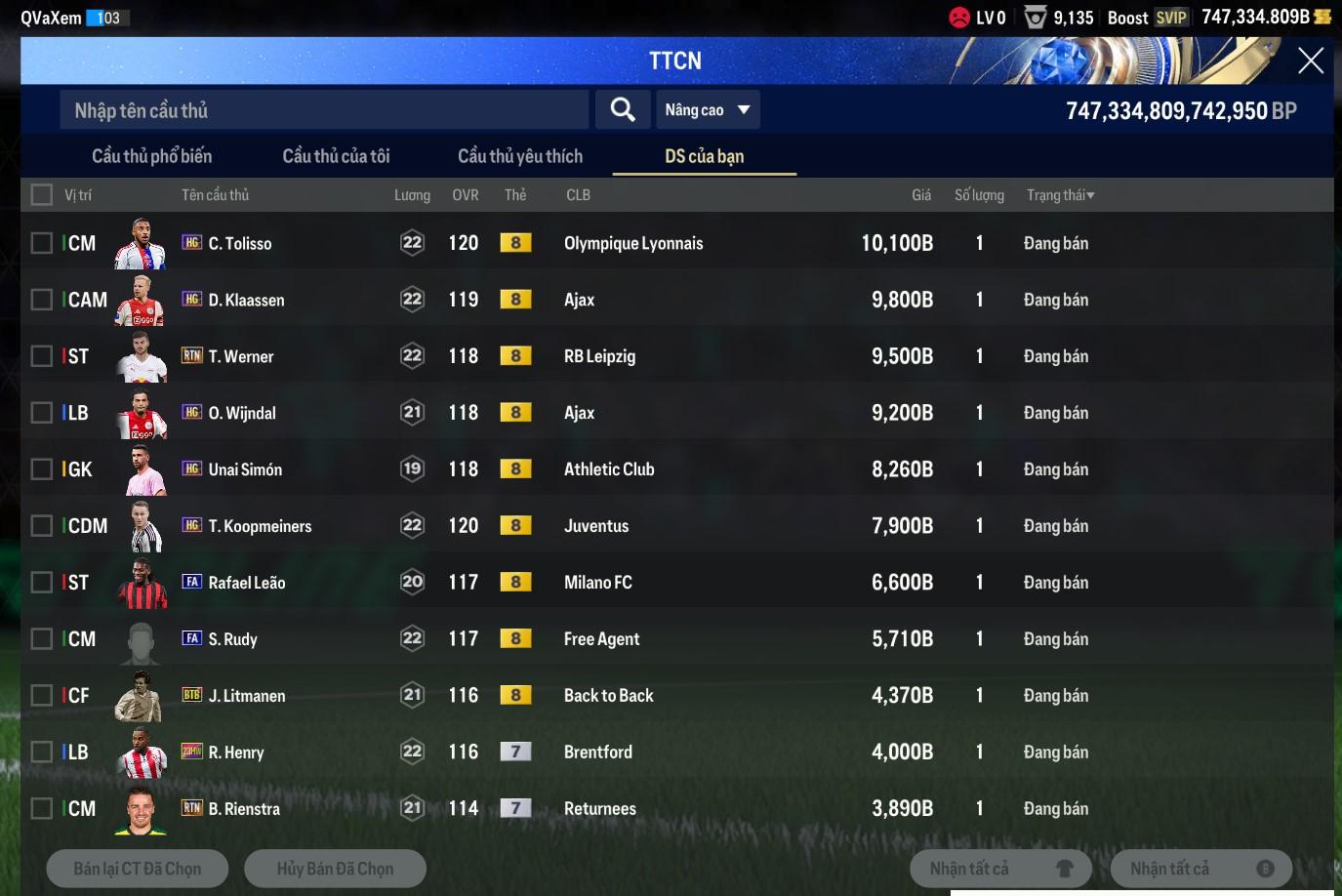
Task: Check the box beside D. Klaassen
Action: pos(42,300)
